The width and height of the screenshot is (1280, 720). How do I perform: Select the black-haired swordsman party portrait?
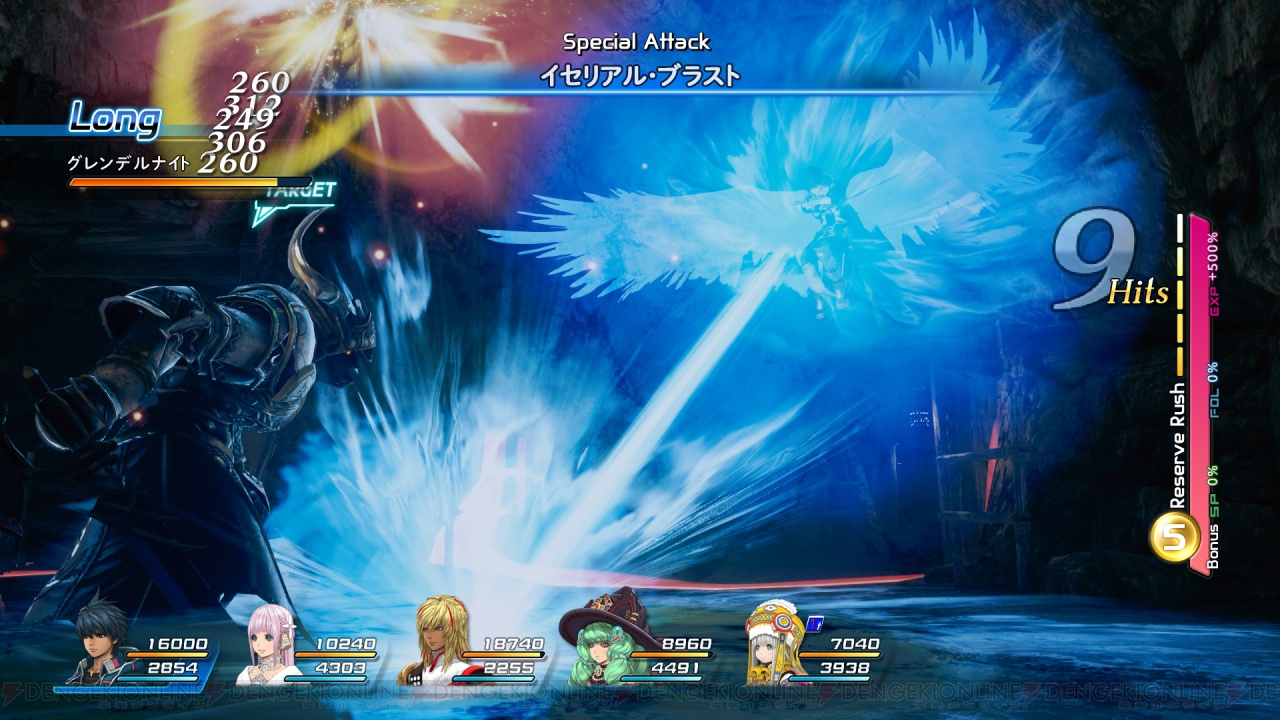click(x=100, y=645)
